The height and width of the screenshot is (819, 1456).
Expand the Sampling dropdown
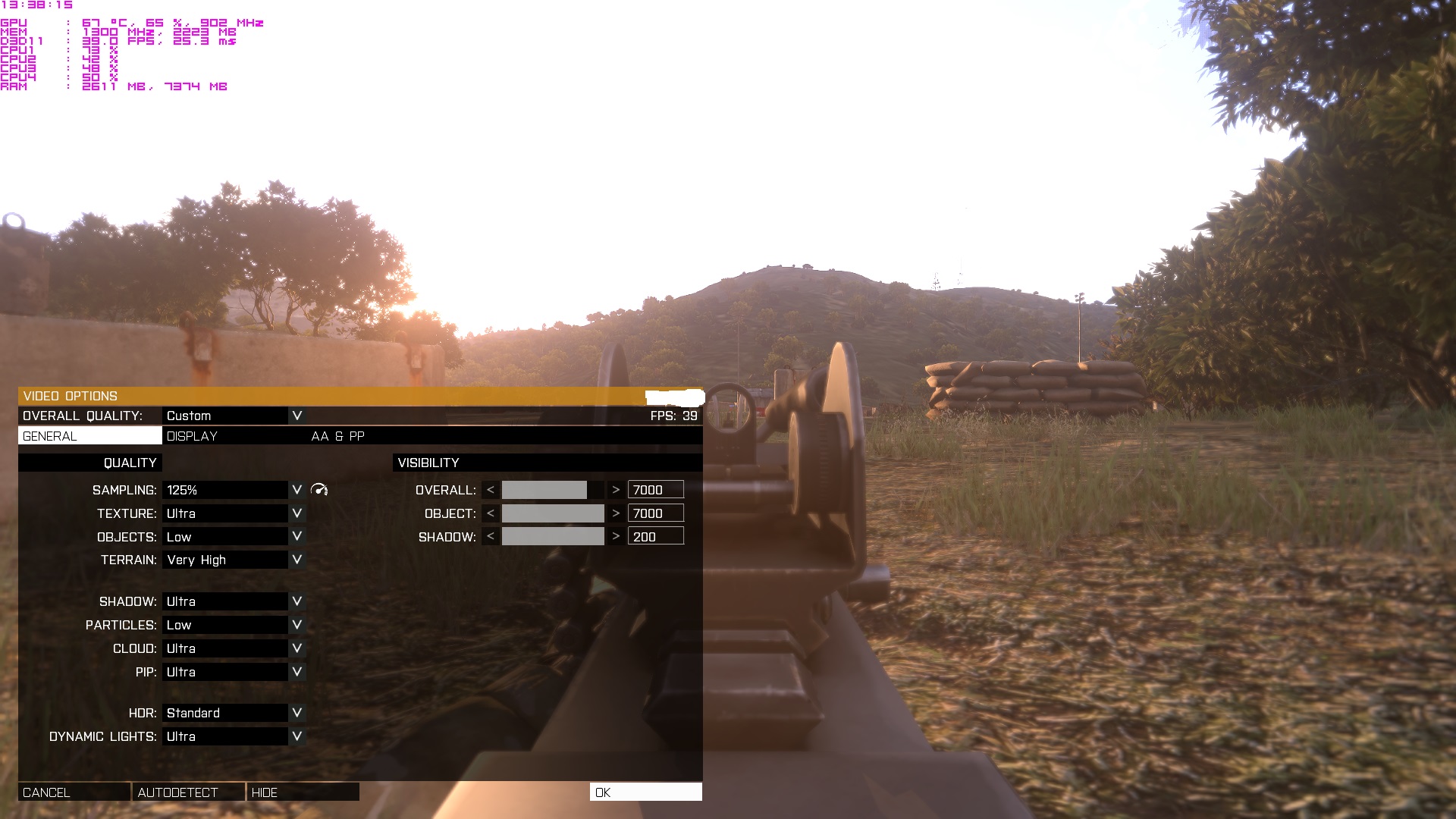(297, 490)
